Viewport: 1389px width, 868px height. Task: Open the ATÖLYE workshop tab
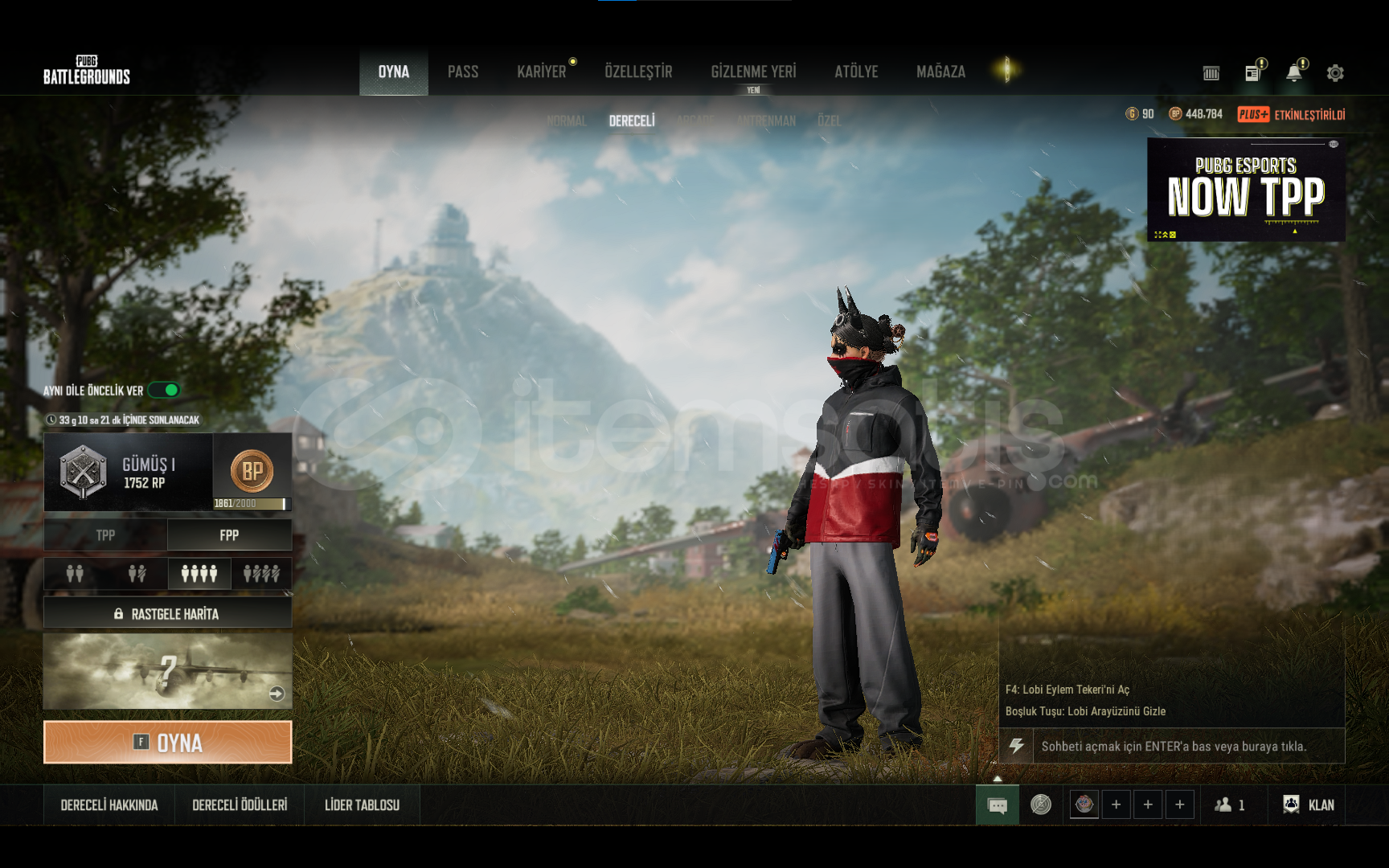click(856, 72)
